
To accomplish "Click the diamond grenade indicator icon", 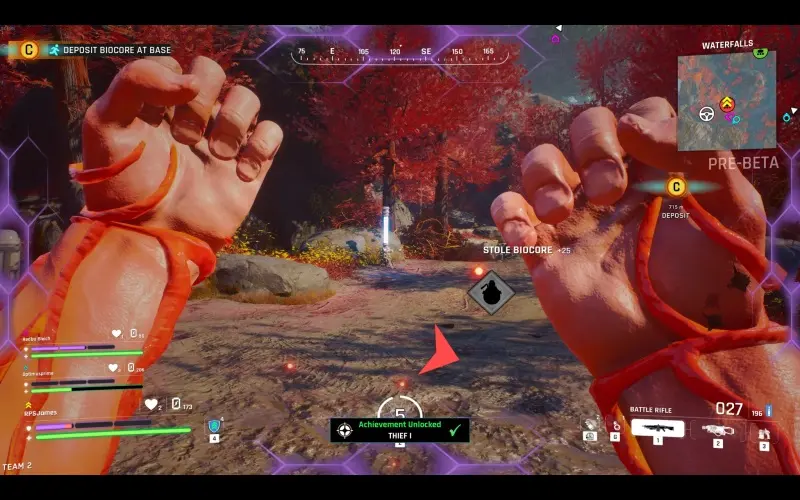I will pos(492,292).
